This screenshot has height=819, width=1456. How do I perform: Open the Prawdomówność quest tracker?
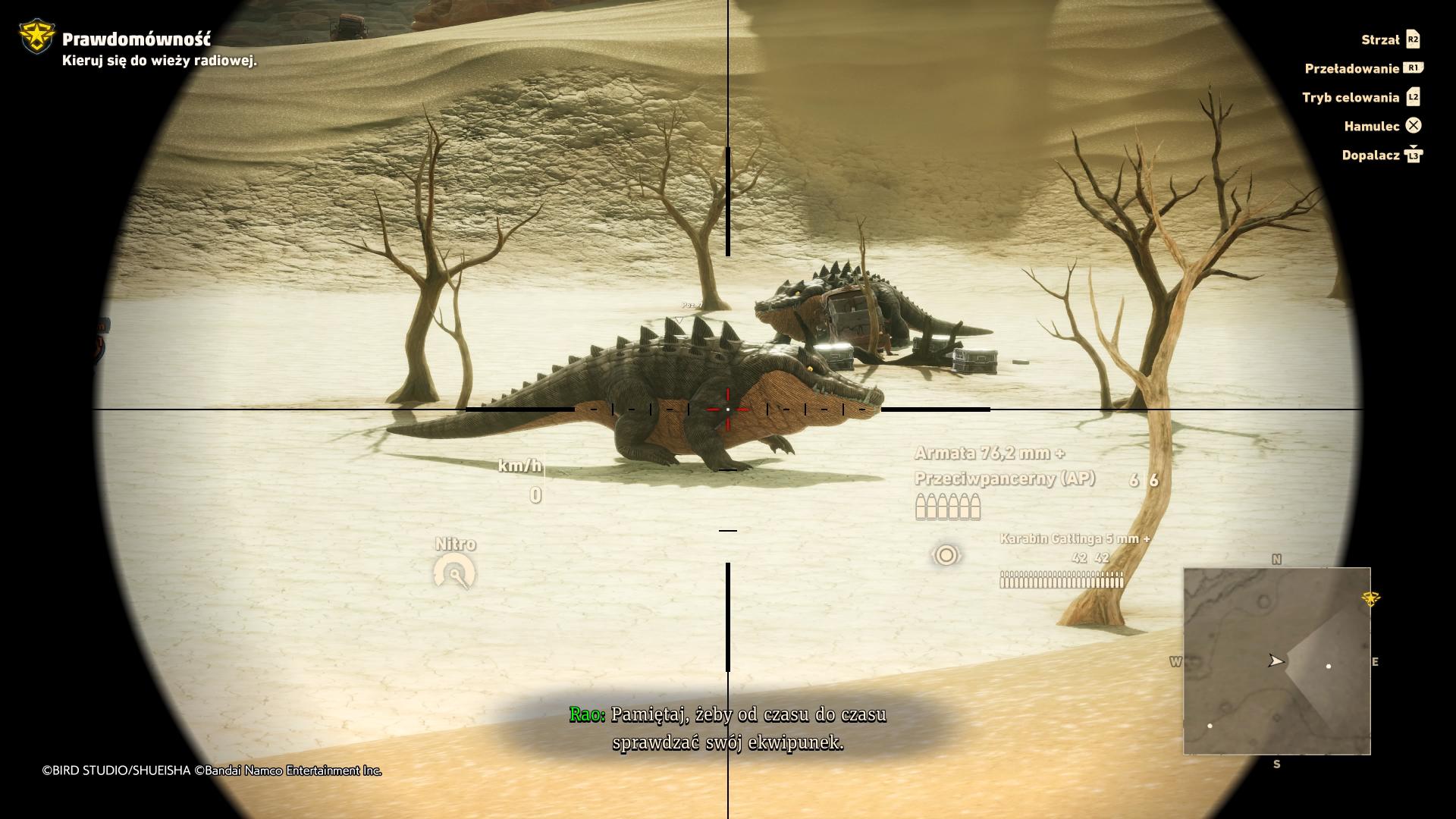tap(136, 39)
